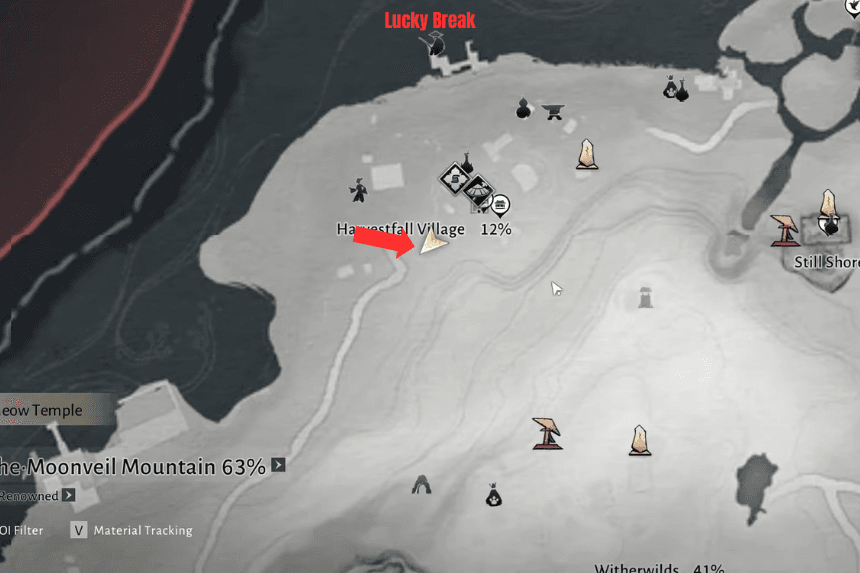860x573 pixels.
Task: Click the red pavilion marker in the south
Action: click(x=547, y=433)
